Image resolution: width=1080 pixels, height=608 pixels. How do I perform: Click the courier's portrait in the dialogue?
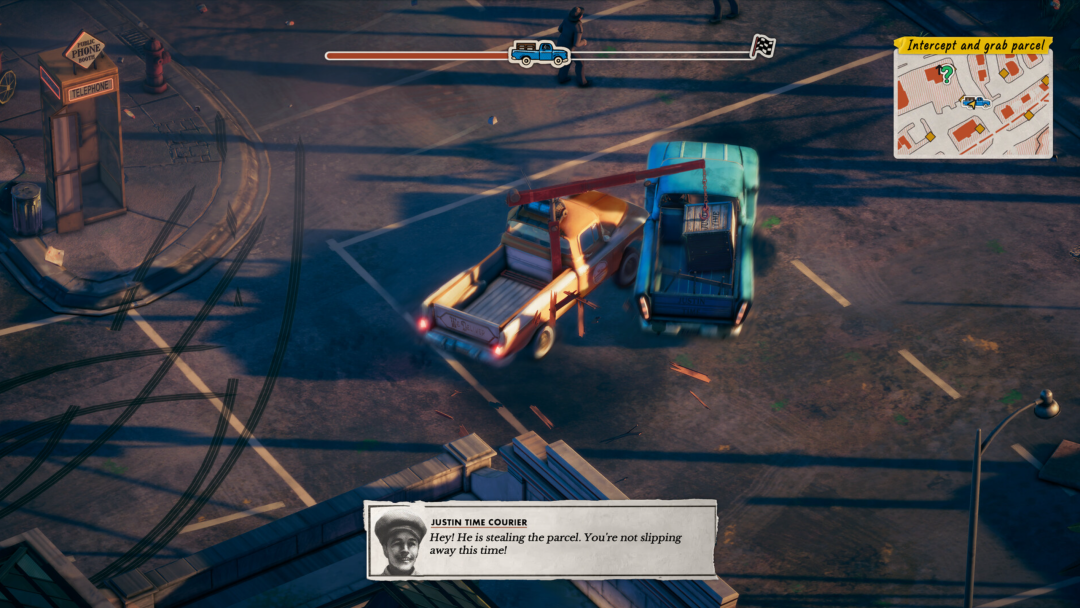(399, 542)
